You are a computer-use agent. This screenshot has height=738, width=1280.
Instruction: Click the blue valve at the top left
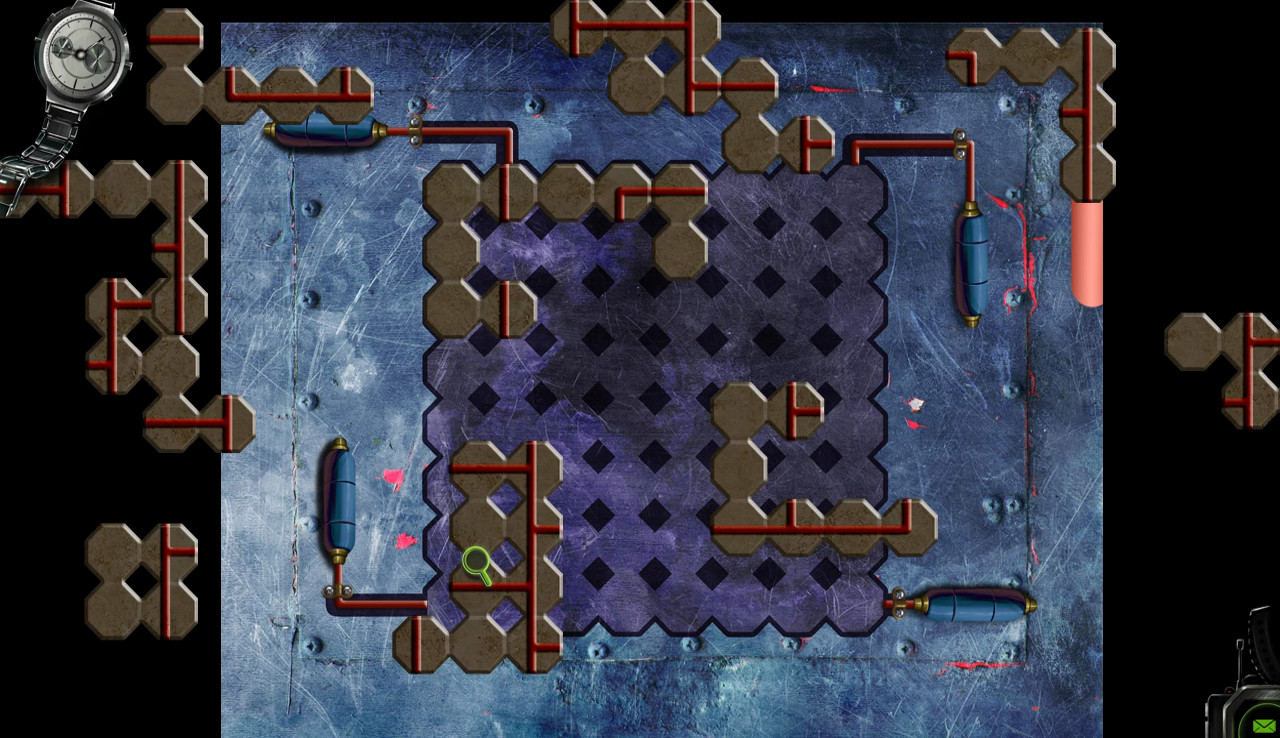coord(322,130)
